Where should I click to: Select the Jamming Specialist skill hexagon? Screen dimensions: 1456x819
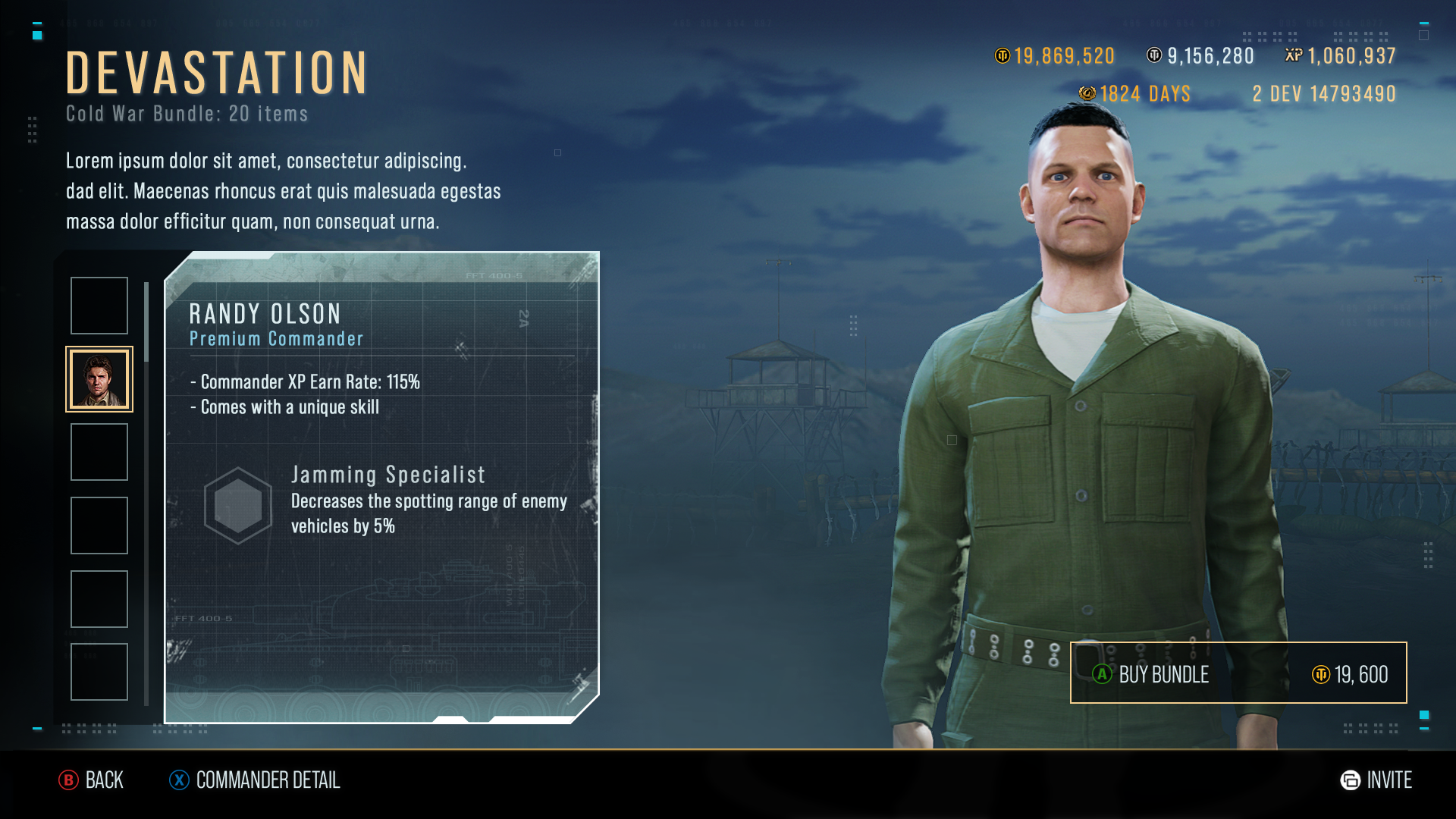(238, 505)
